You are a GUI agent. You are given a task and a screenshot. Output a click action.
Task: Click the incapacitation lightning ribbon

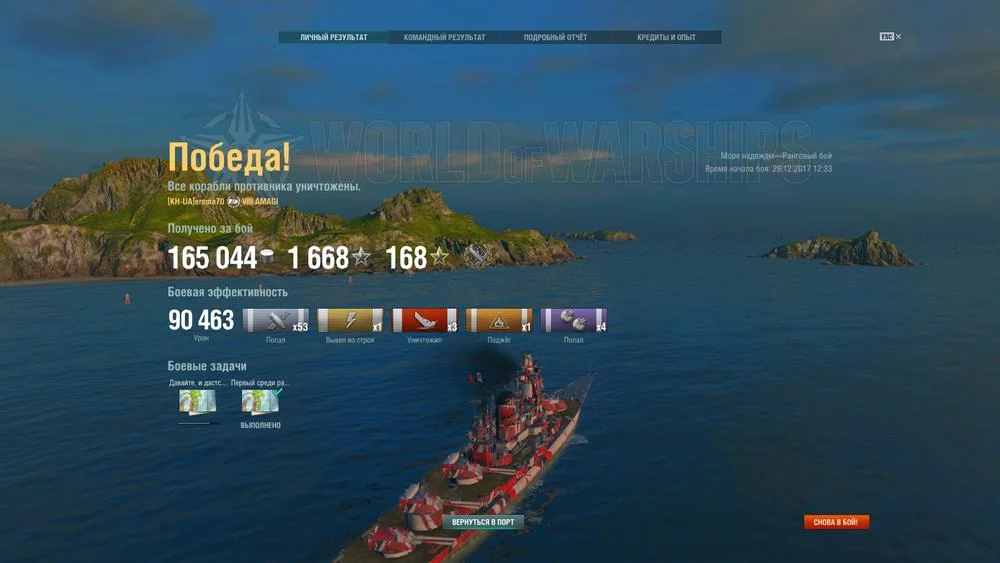click(x=350, y=321)
